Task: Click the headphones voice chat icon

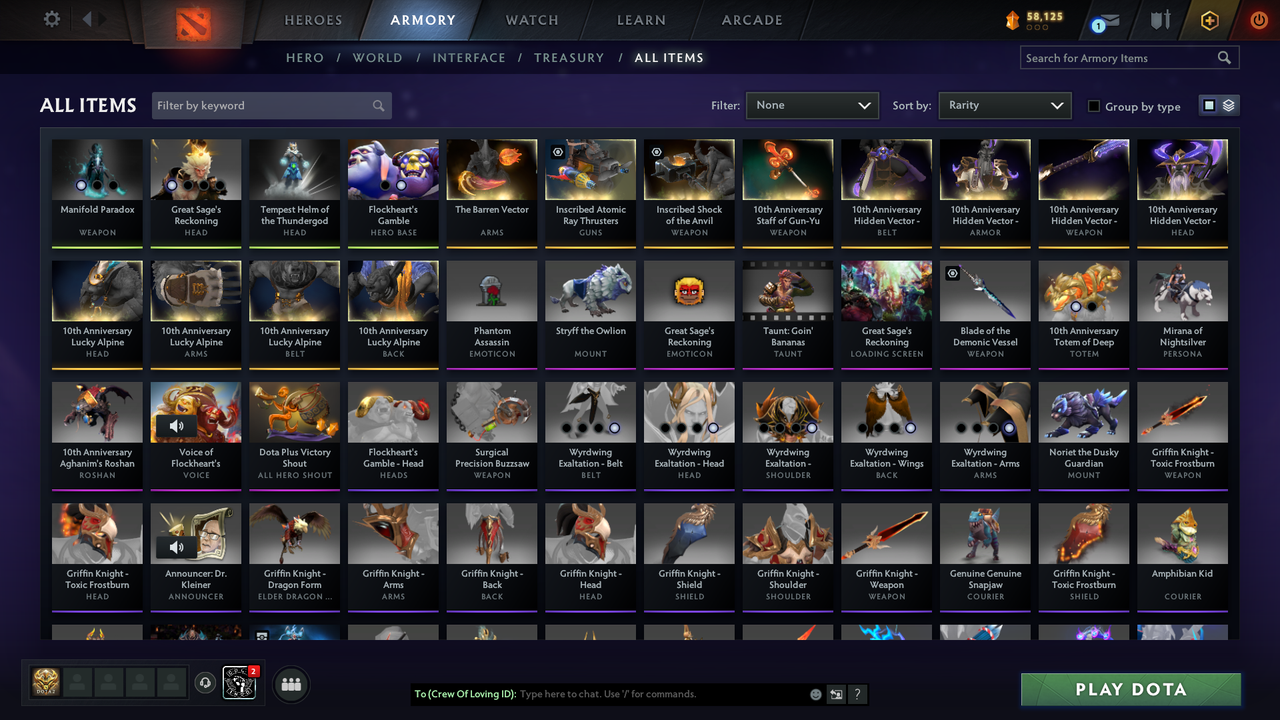Action: [206, 683]
